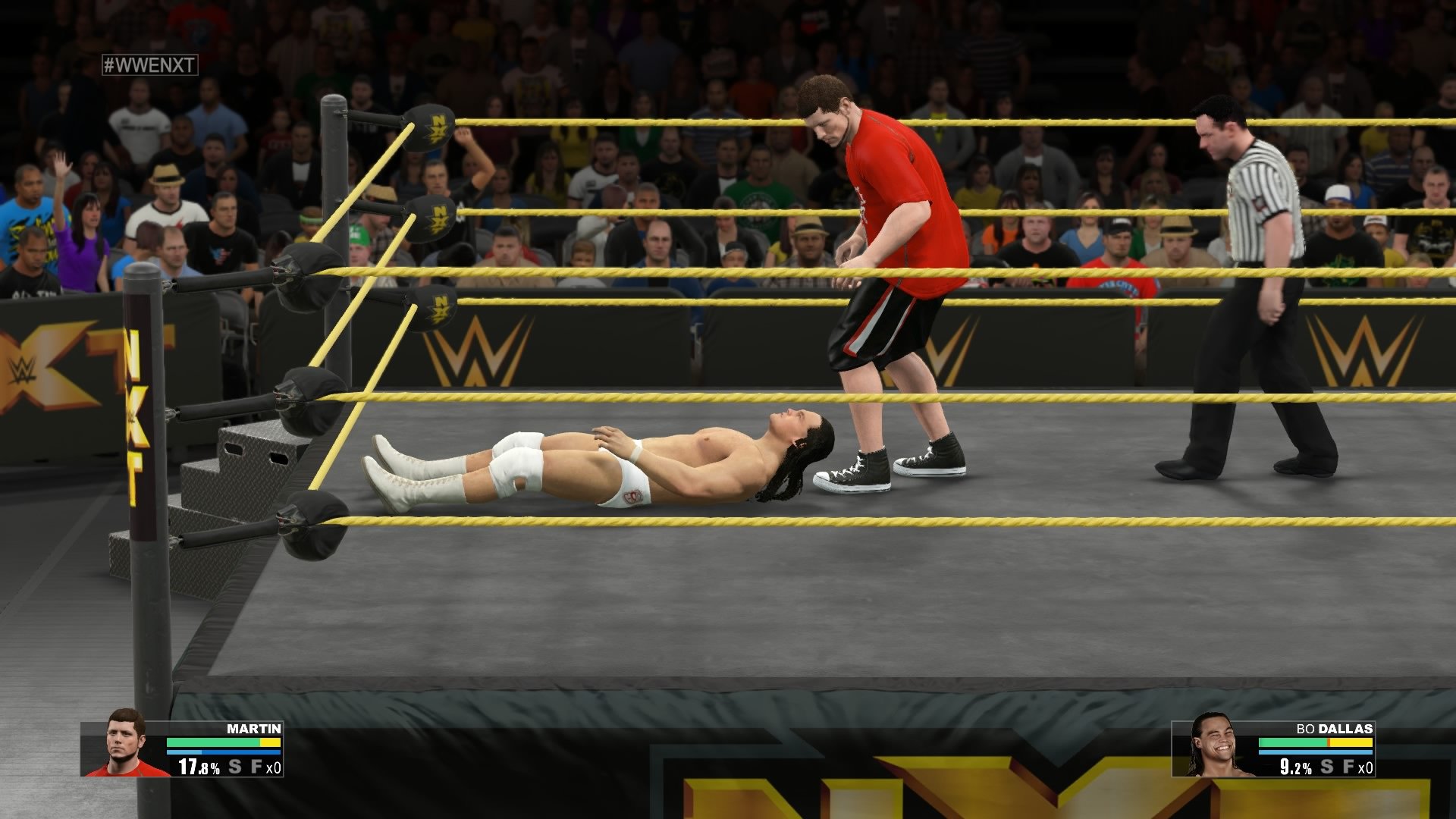Viewport: 1456px width, 819px height.
Task: Click Bo Dallas' 9.2% damage readout
Action: click(x=1294, y=767)
